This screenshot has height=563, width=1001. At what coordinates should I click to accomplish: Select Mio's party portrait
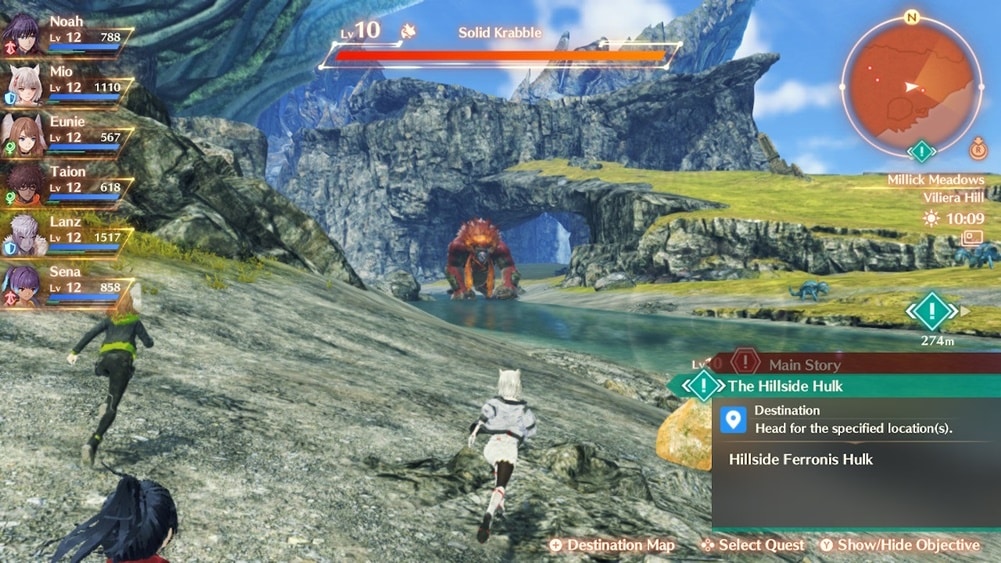click(x=21, y=82)
